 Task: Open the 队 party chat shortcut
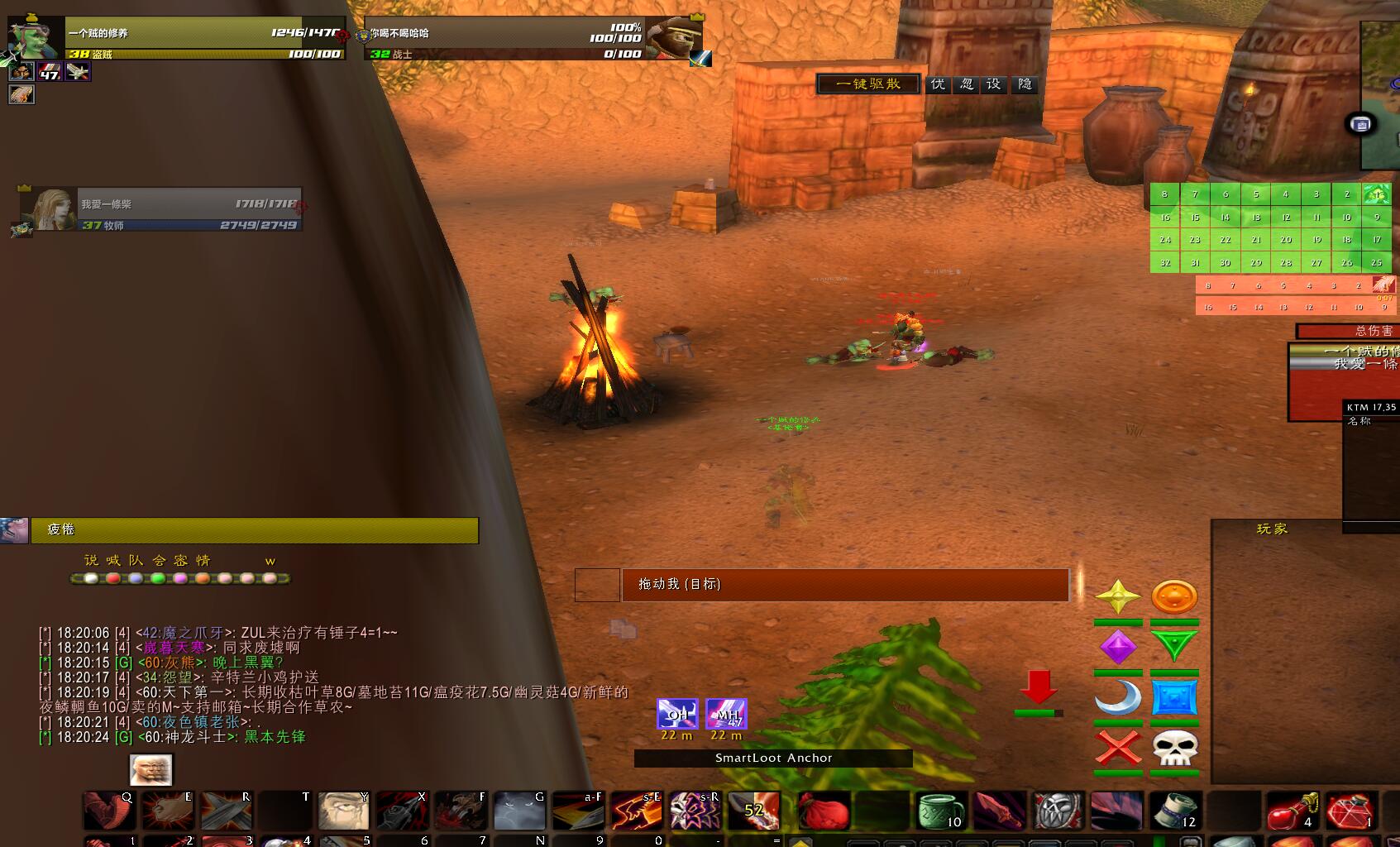tap(136, 561)
